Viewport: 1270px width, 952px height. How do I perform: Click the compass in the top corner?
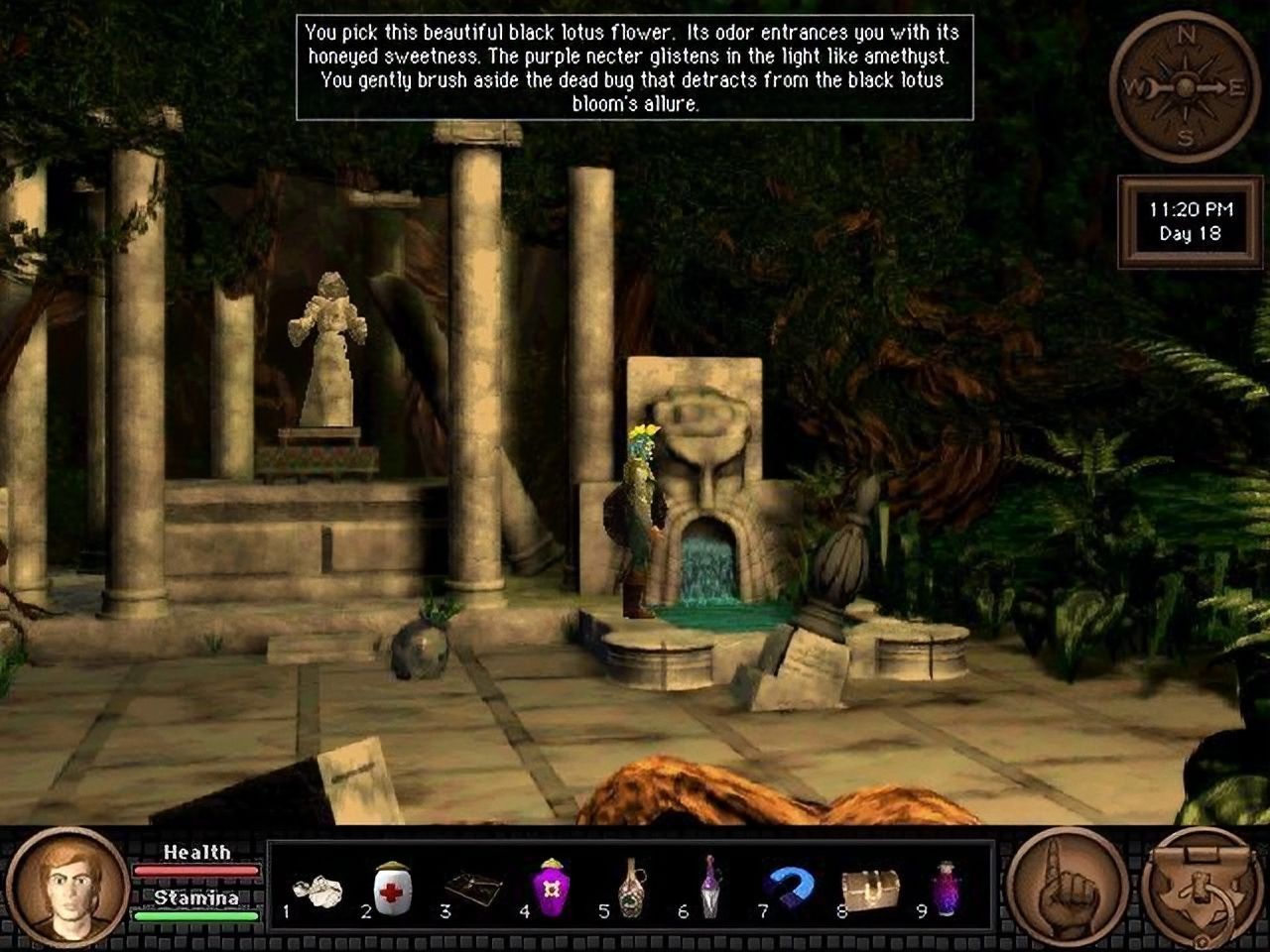point(1183,84)
